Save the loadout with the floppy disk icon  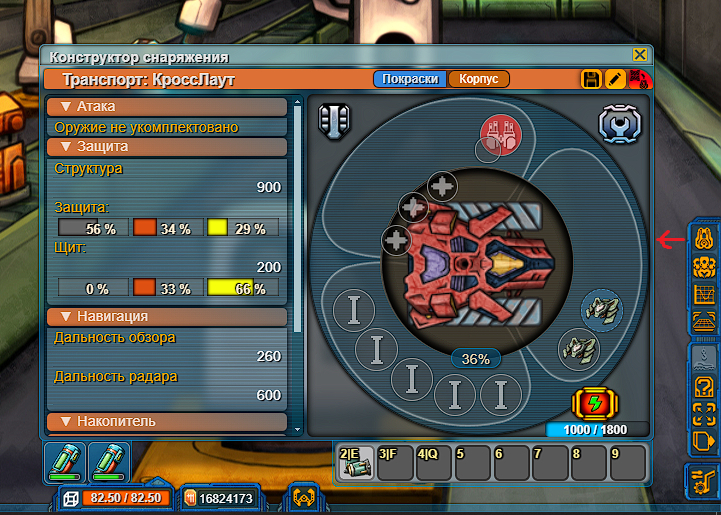pos(591,79)
